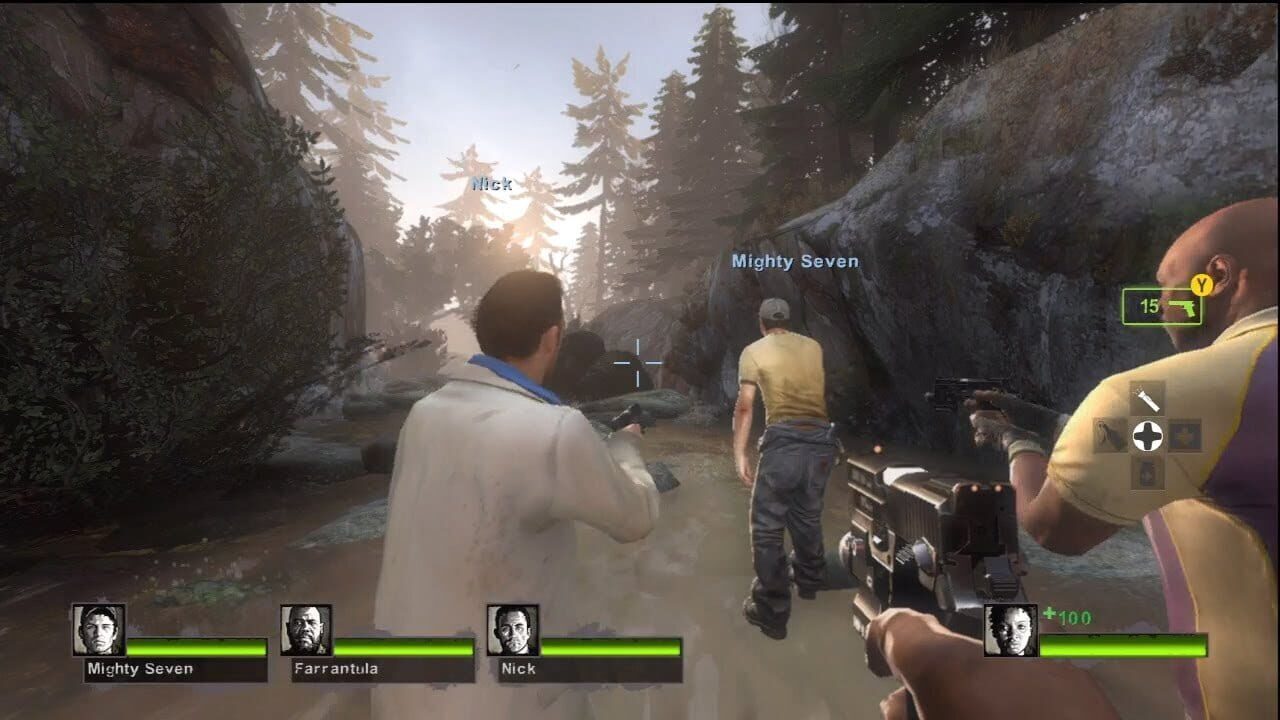This screenshot has width=1280, height=720.
Task: Toggle the yellow Y button prompt
Action: coord(1200,284)
